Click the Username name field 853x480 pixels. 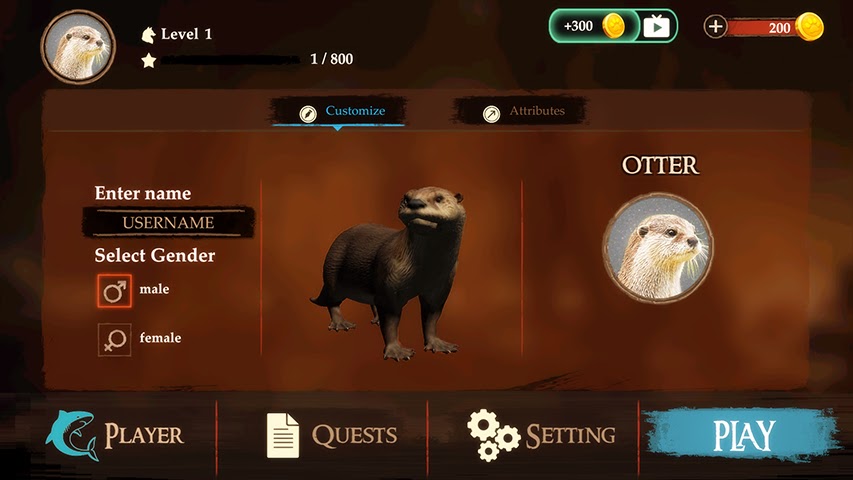tap(168, 222)
